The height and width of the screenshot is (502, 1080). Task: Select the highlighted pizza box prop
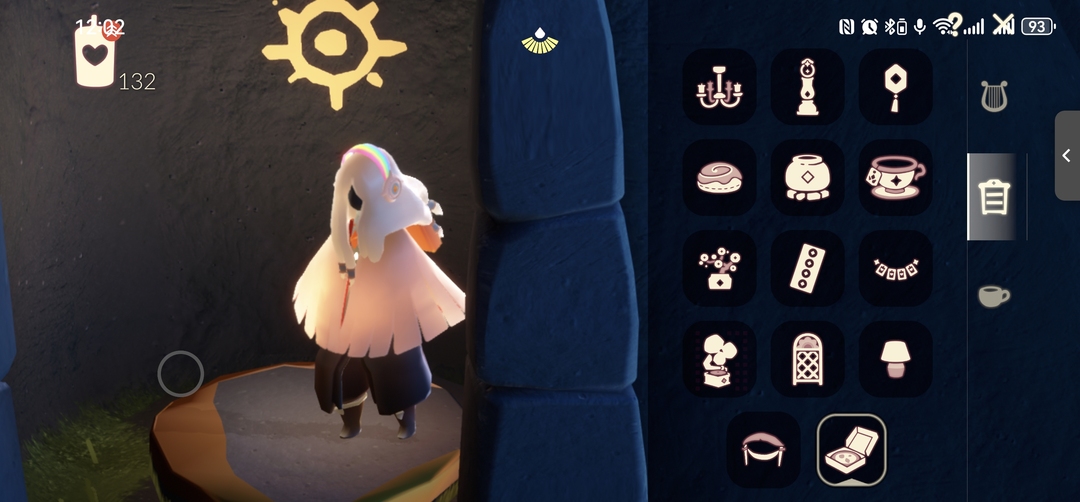click(x=851, y=449)
